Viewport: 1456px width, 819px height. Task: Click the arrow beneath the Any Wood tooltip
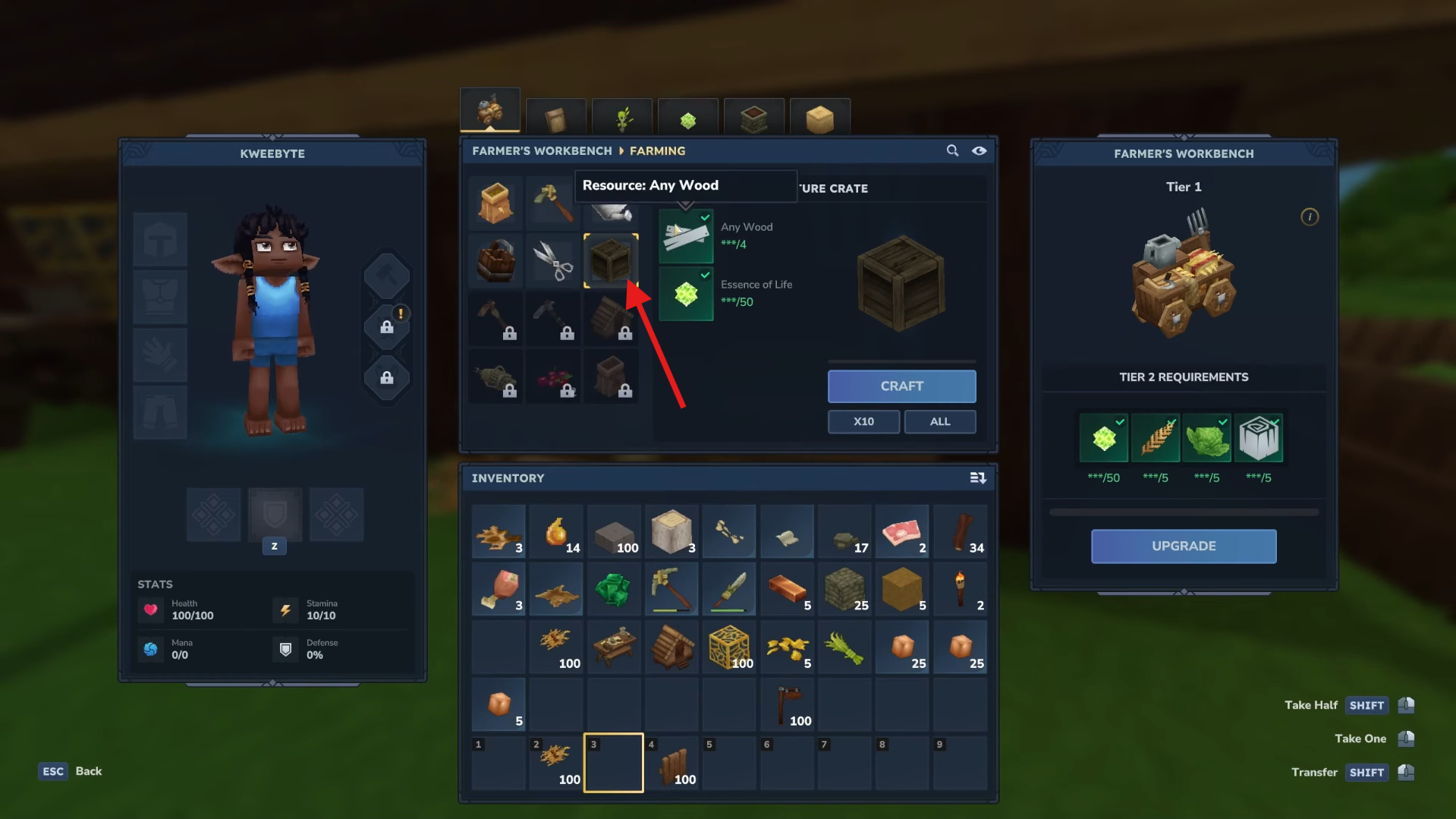pyautogui.click(x=687, y=206)
